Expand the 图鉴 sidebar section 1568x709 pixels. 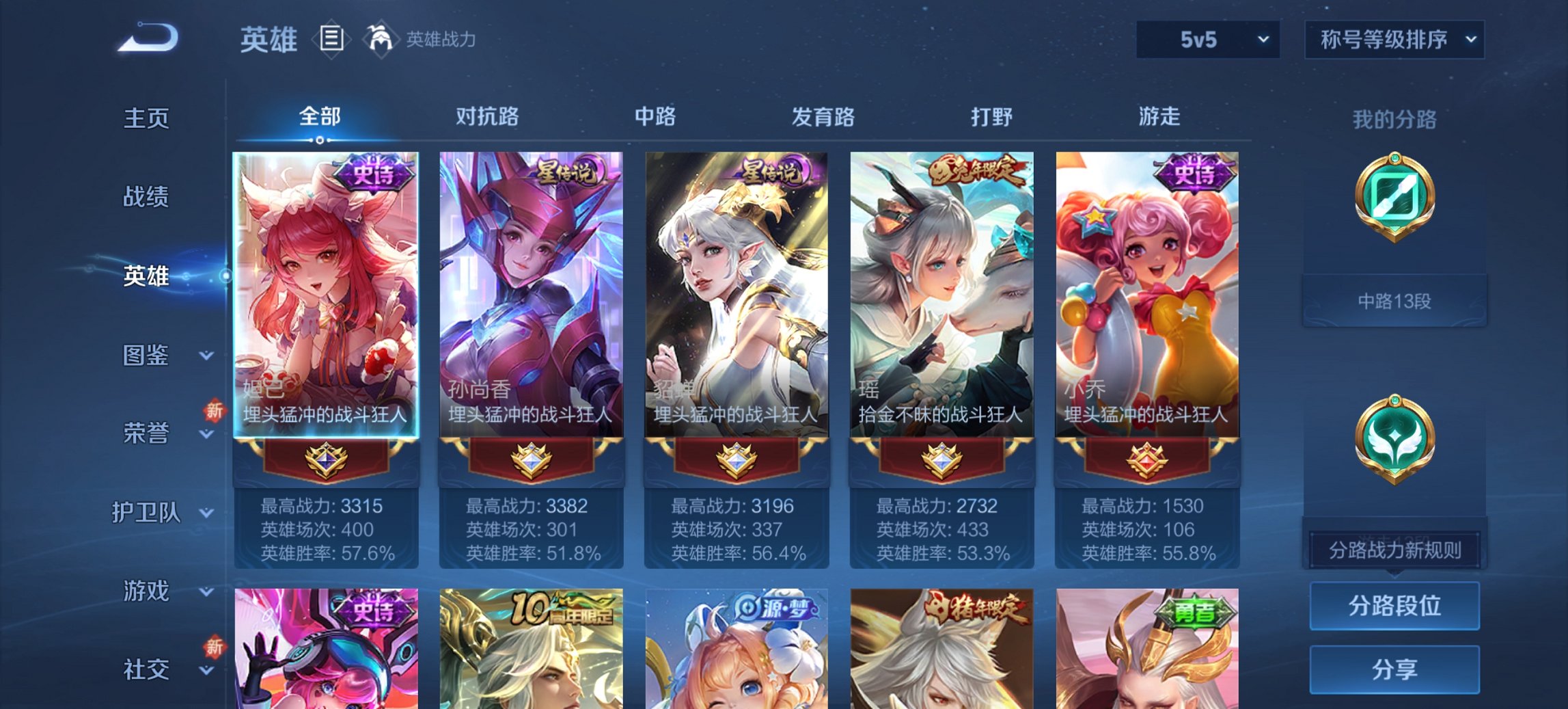point(146,356)
